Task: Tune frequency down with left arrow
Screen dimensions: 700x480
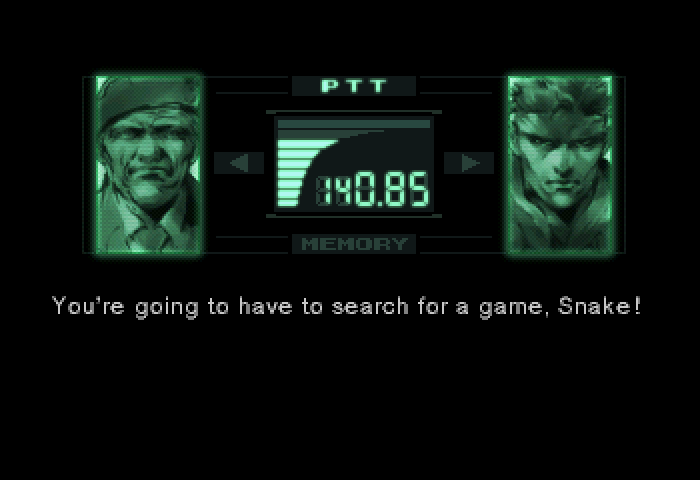Action: tap(239, 163)
